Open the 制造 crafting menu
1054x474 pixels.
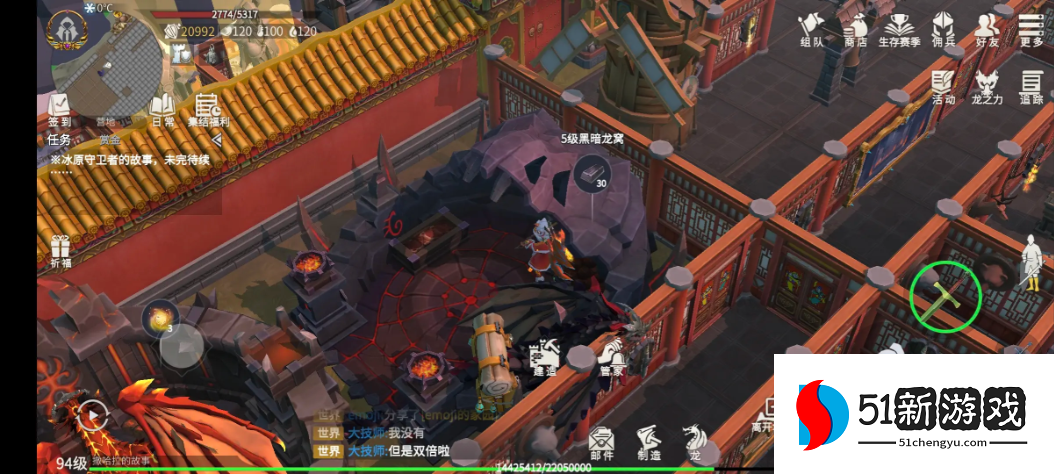click(x=648, y=442)
